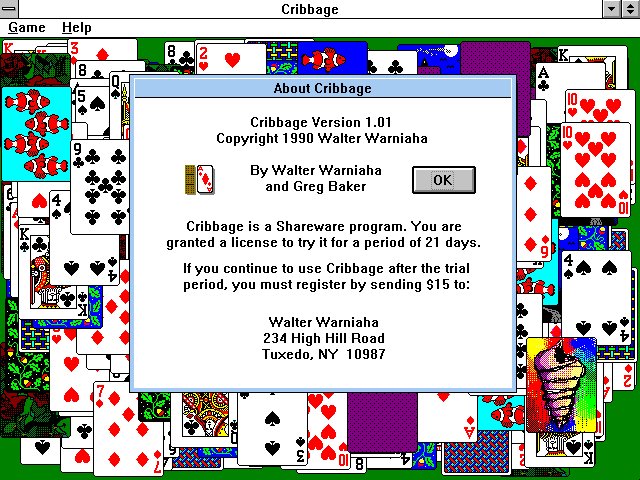Image resolution: width=640 pixels, height=480 pixels.
Task: Open the About Cribbage dialog's system menu
Action: click(x=143, y=88)
